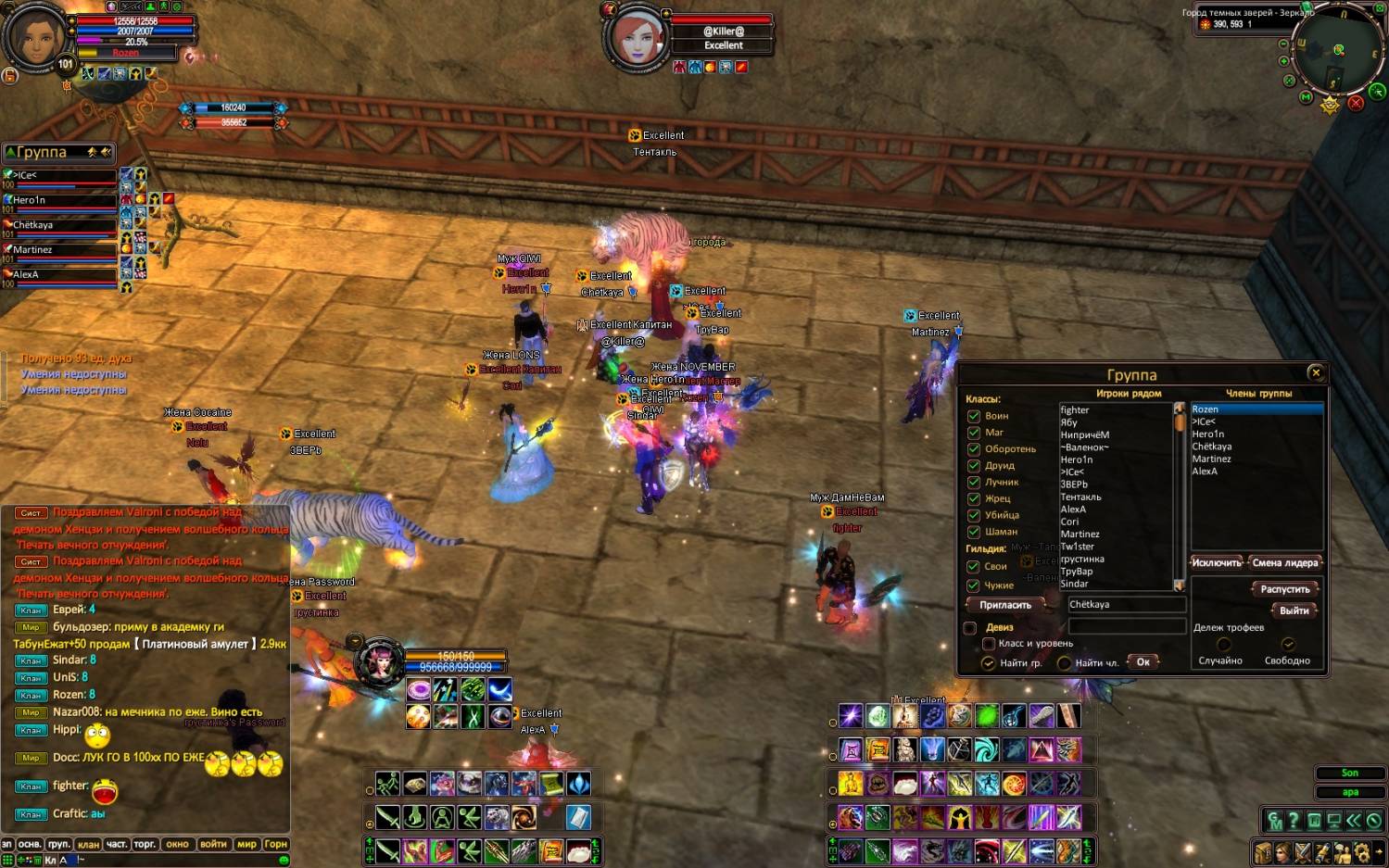
Task: Toggle the Чужие guild checkbox
Action: click(x=974, y=585)
